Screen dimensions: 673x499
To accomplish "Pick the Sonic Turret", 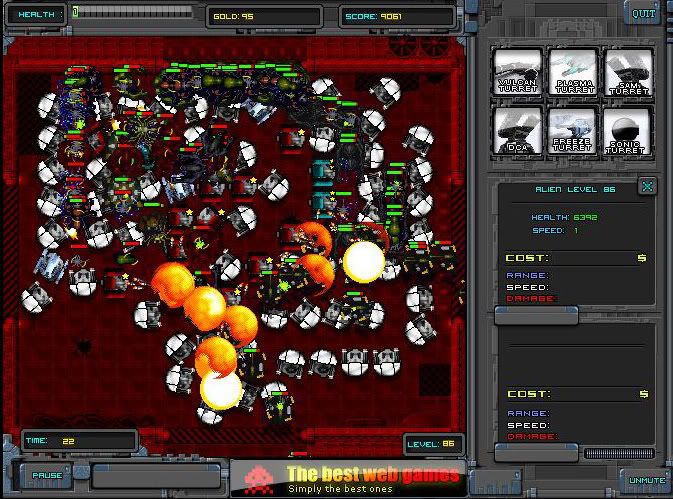I will [x=629, y=130].
